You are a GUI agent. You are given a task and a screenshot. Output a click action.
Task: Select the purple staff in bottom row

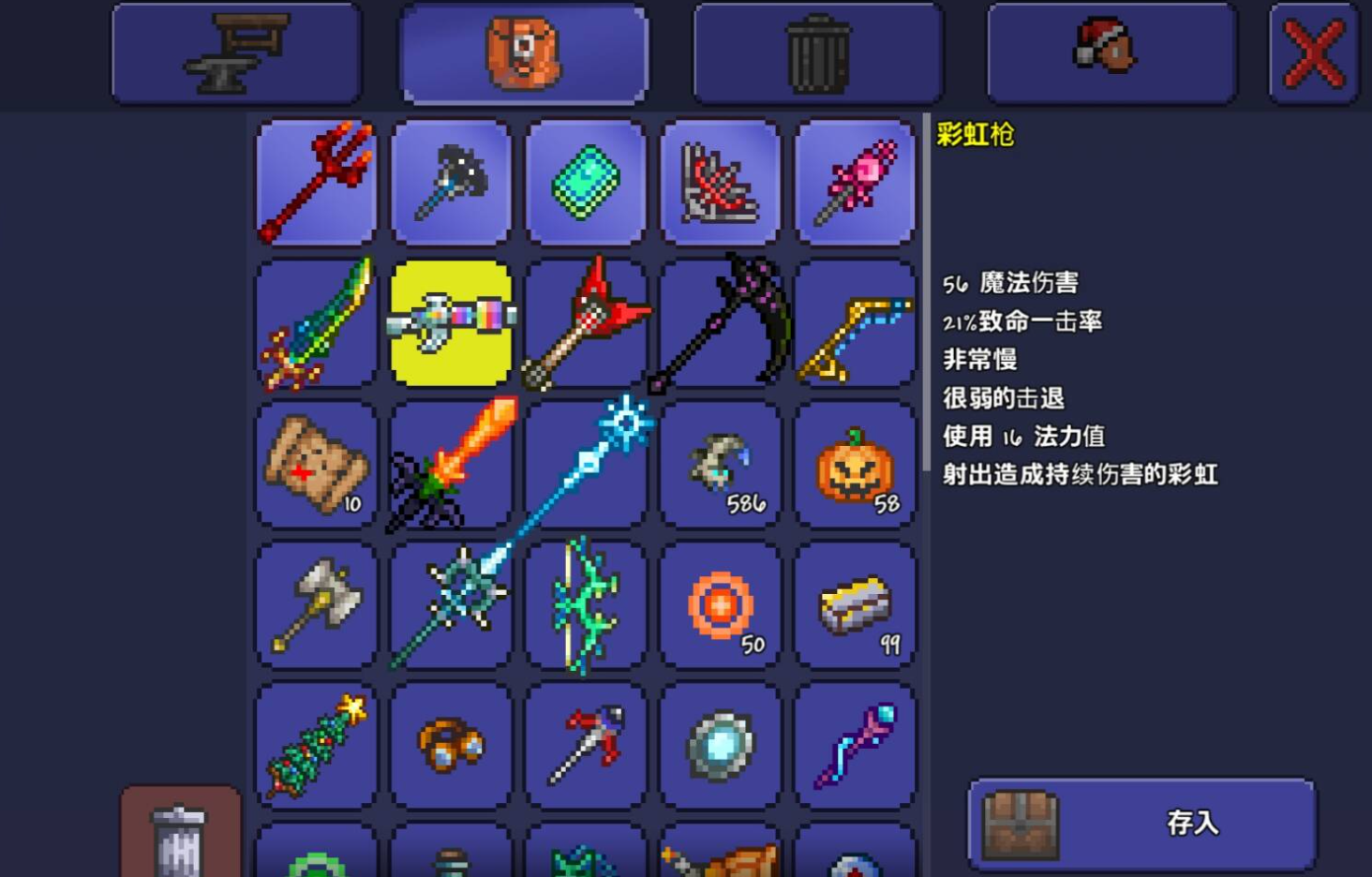[x=855, y=745]
